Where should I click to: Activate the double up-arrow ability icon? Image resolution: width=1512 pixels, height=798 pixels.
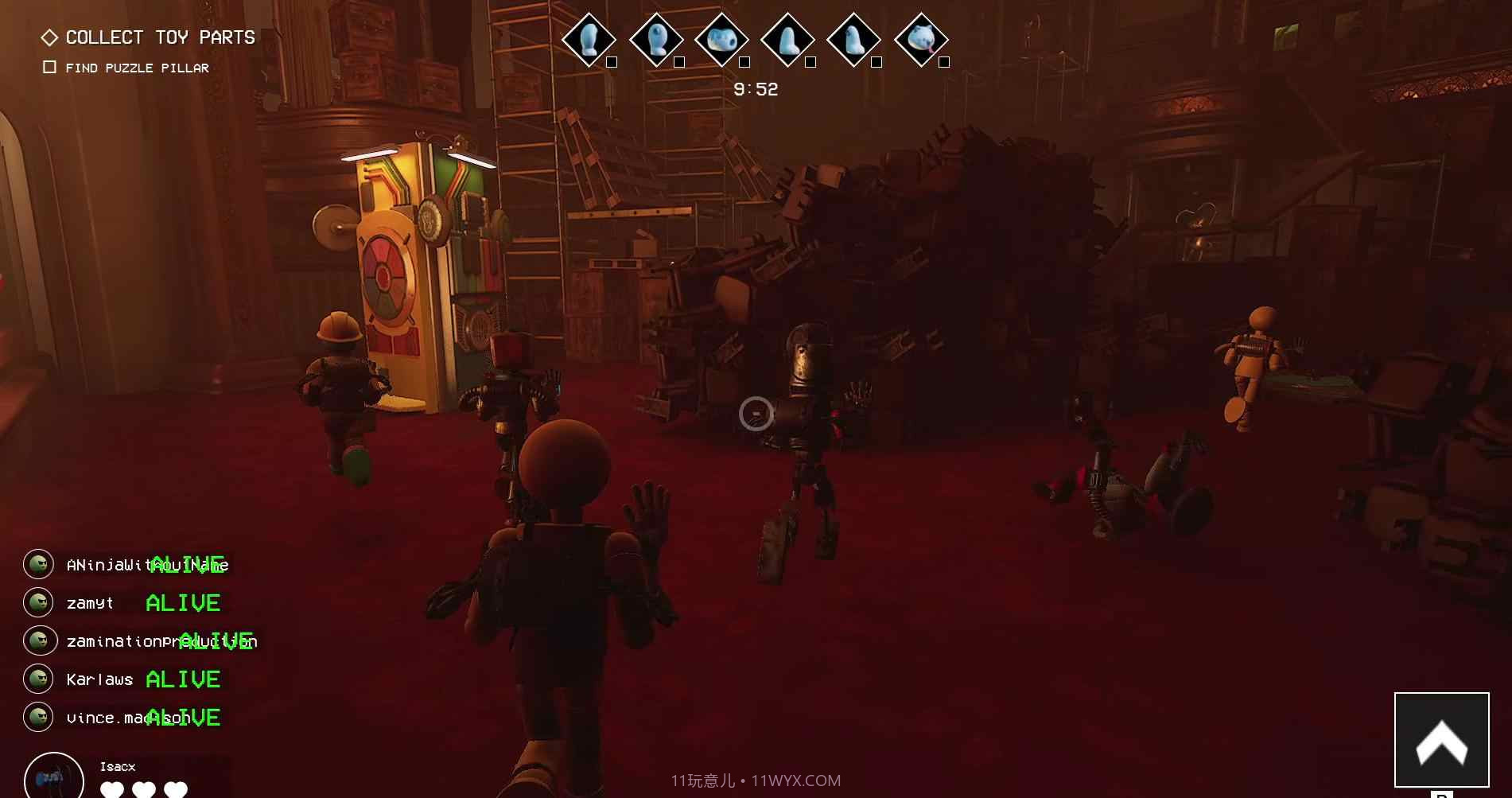[x=1441, y=740]
